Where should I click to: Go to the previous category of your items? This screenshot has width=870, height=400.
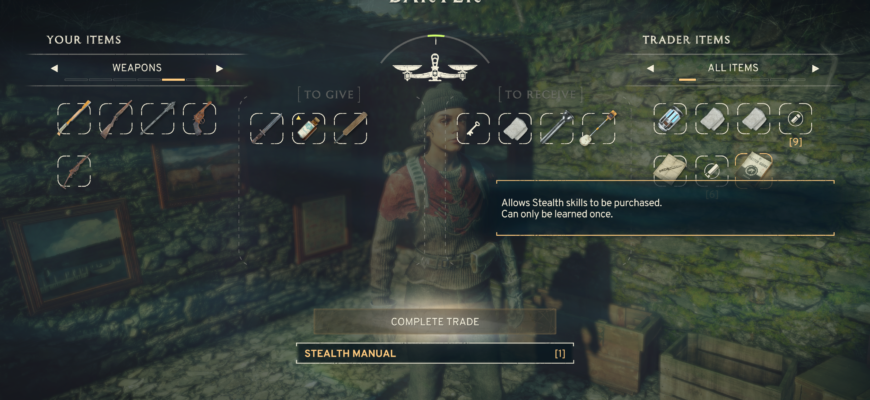53,68
